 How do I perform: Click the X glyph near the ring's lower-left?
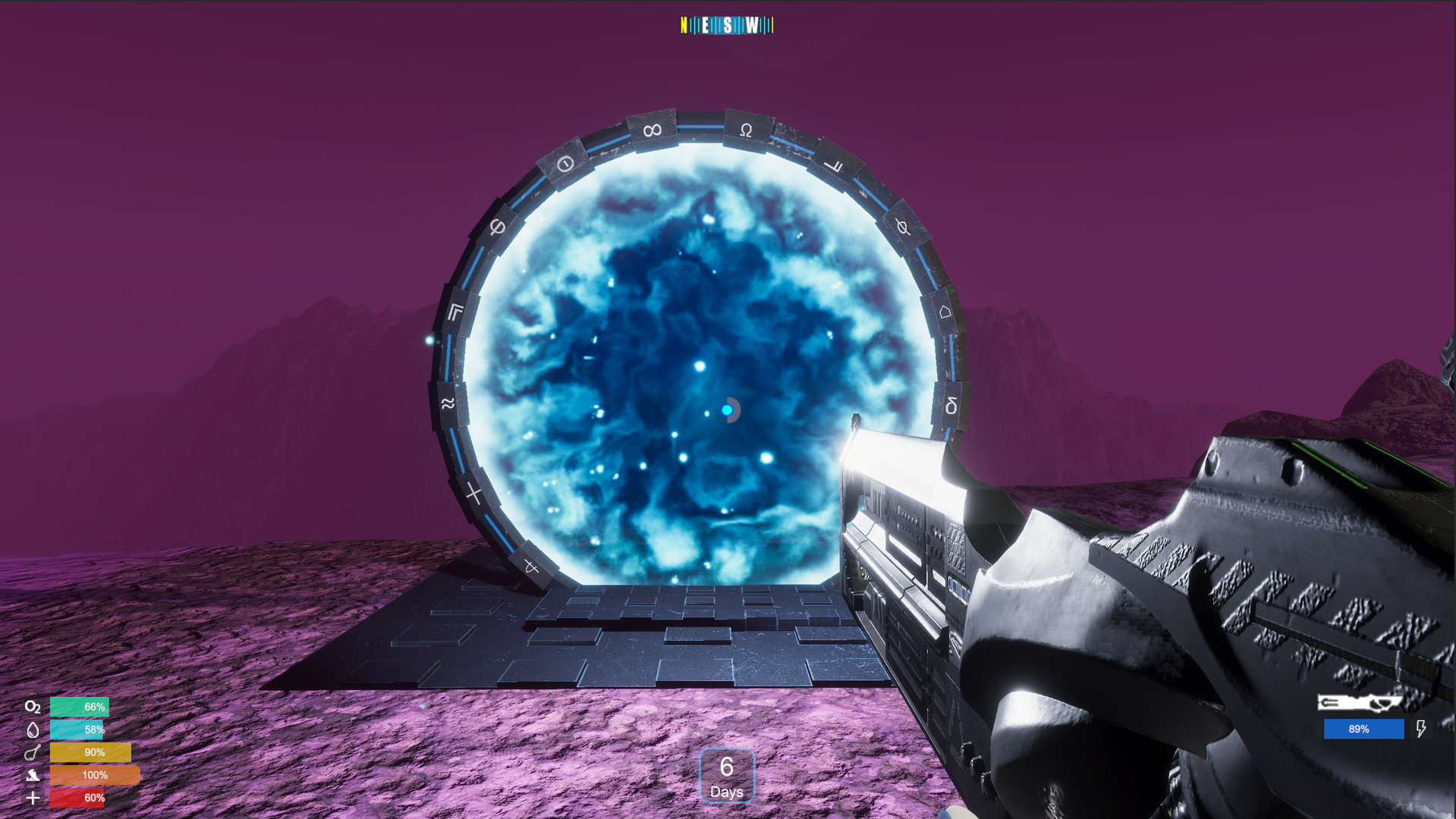pyautogui.click(x=473, y=492)
